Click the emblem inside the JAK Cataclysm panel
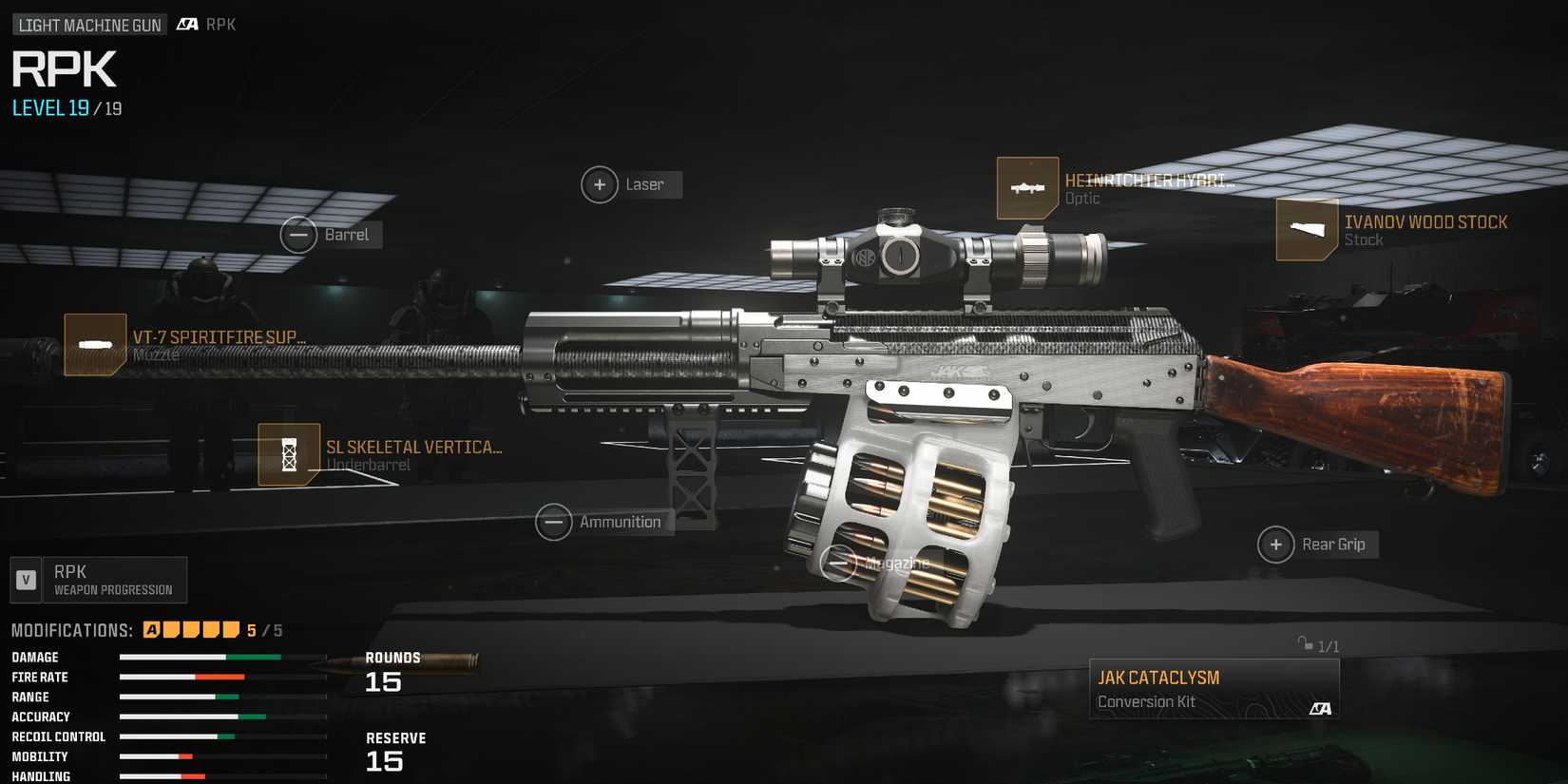 [1322, 709]
